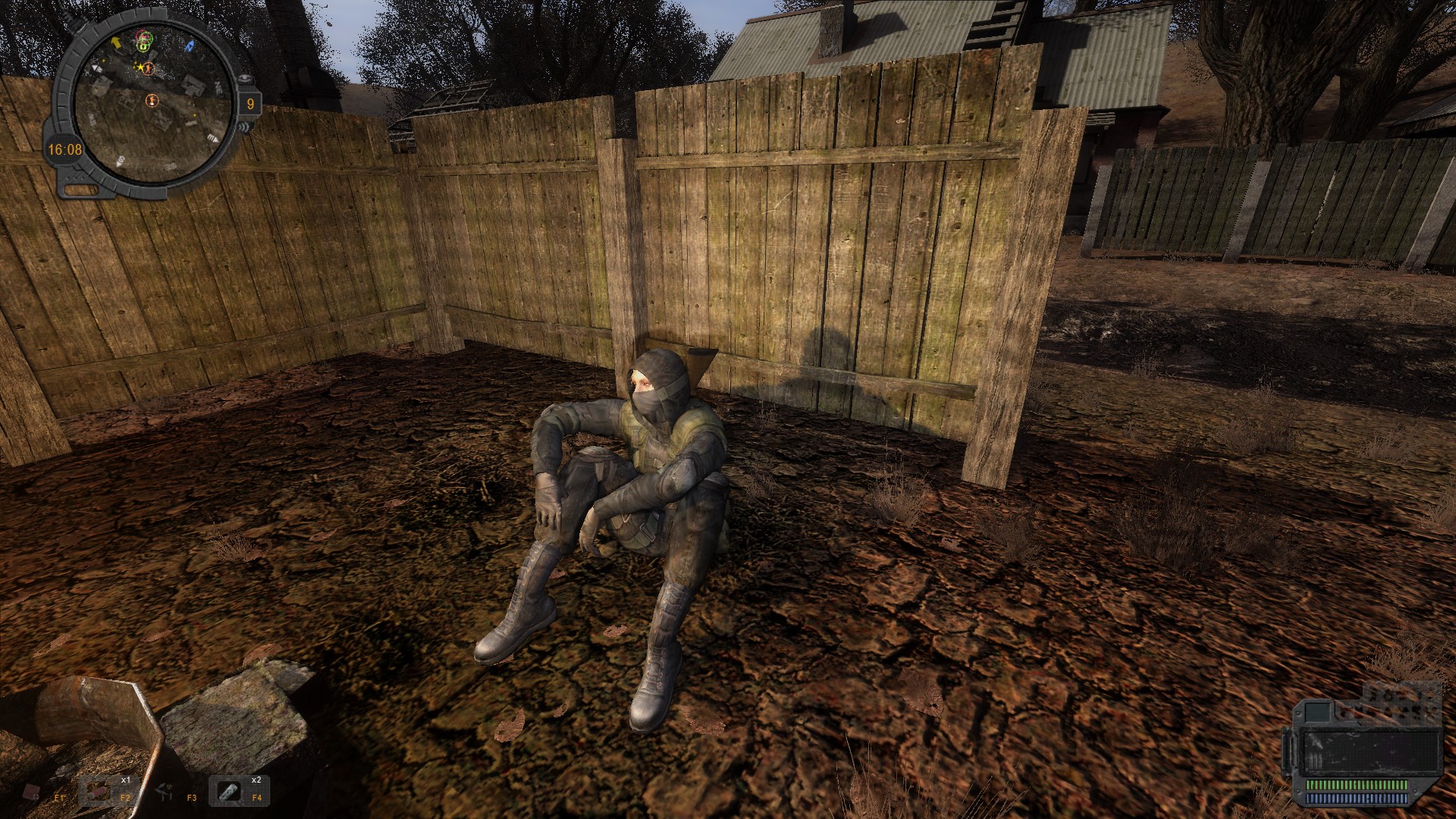Click the bandage icon near the F1 slot
The image size is (1456, 819).
(x=32, y=792)
